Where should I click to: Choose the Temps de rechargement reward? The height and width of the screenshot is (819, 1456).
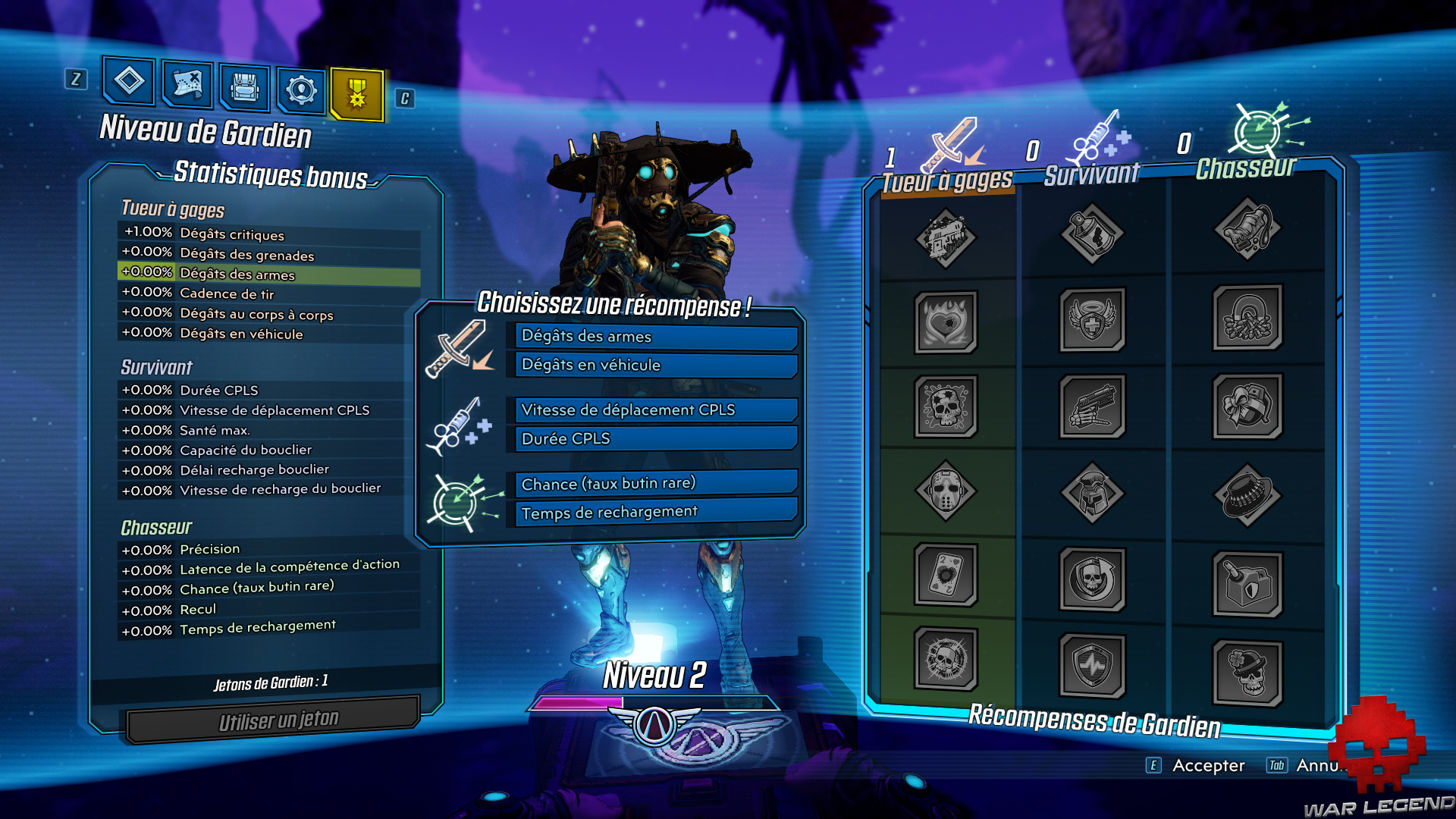point(654,512)
